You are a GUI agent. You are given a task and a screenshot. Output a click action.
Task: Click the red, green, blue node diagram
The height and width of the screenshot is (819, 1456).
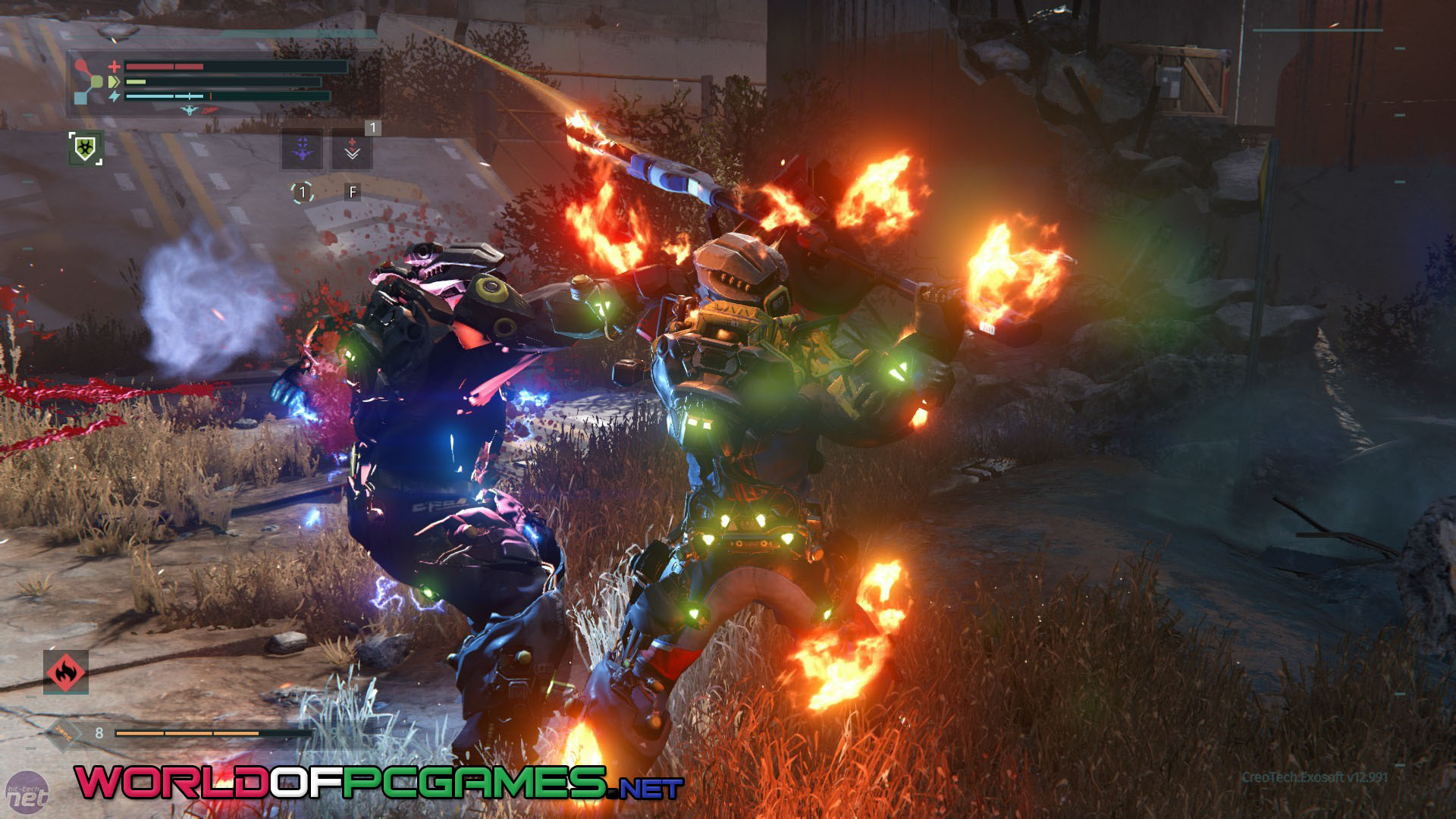(x=89, y=82)
